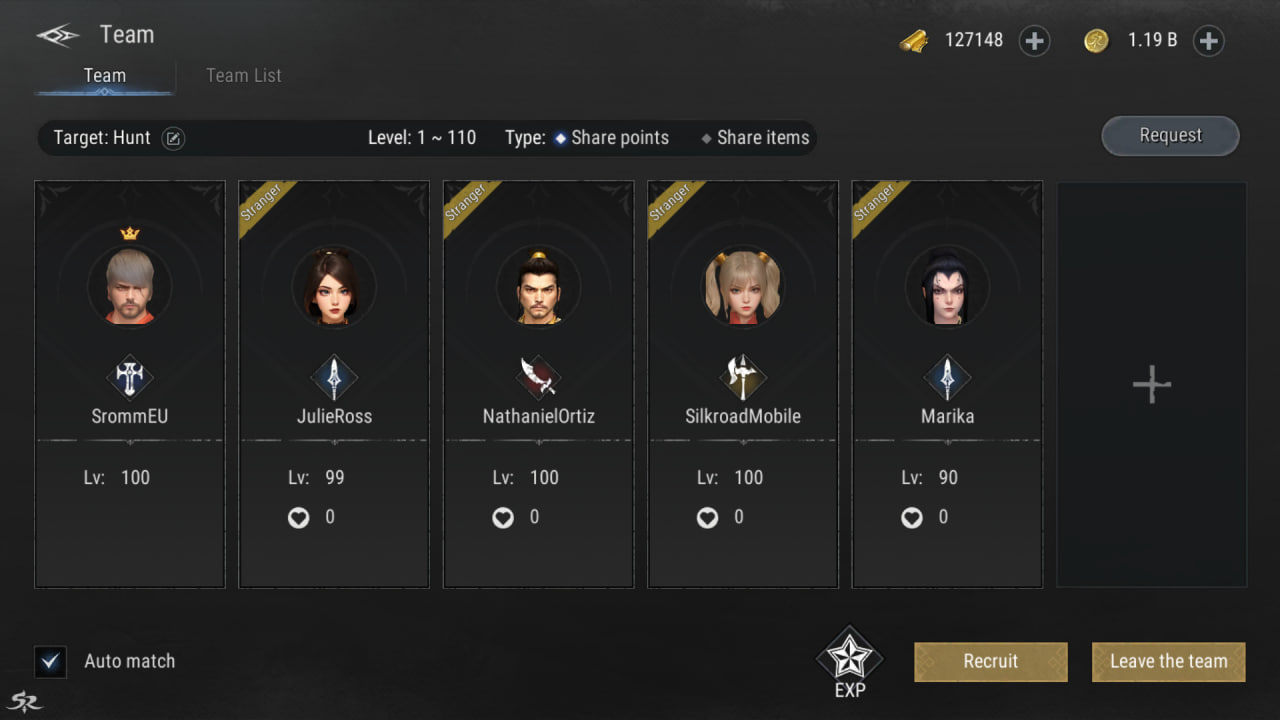The height and width of the screenshot is (720, 1280).
Task: Go back using the top-left arrow icon
Action: tap(58, 36)
